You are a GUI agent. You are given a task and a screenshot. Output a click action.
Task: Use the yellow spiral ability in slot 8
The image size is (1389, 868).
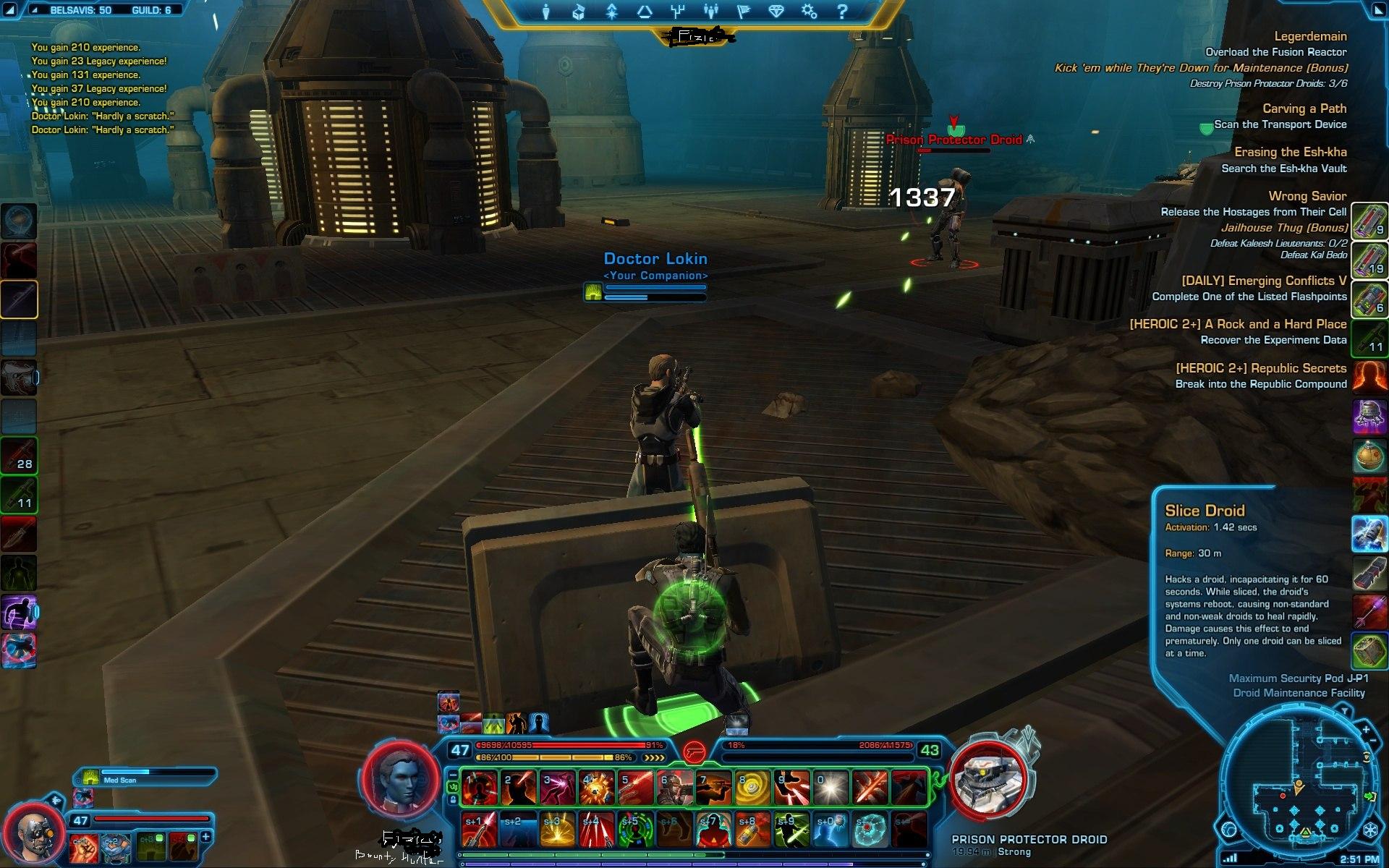pyautogui.click(x=753, y=788)
